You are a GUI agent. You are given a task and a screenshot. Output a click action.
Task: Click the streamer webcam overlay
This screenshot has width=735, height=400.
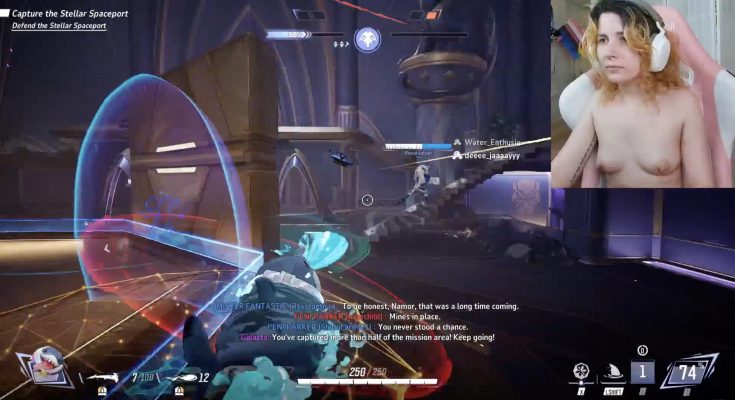642,94
